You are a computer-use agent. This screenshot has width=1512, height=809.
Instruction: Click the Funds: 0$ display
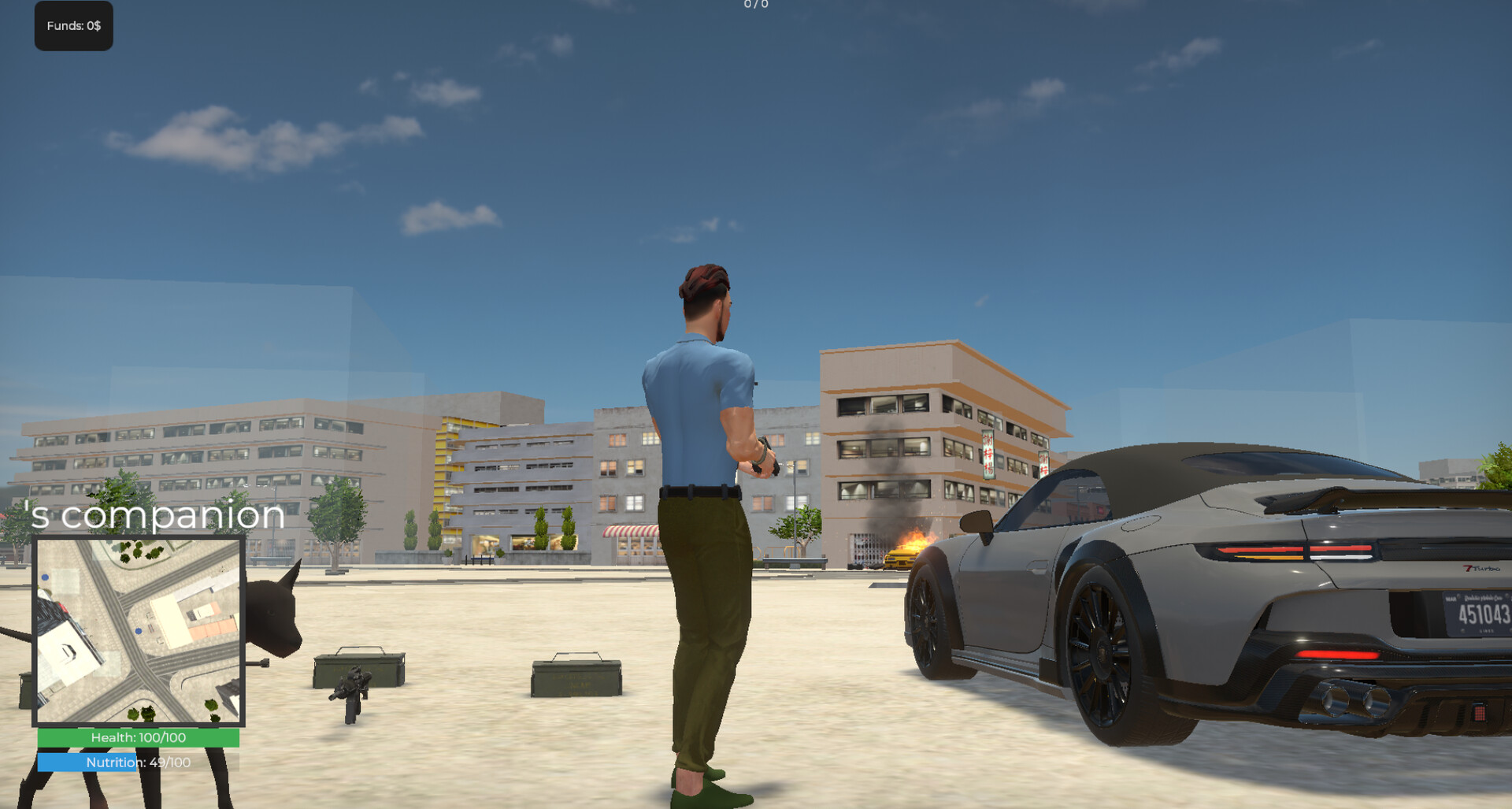(73, 25)
